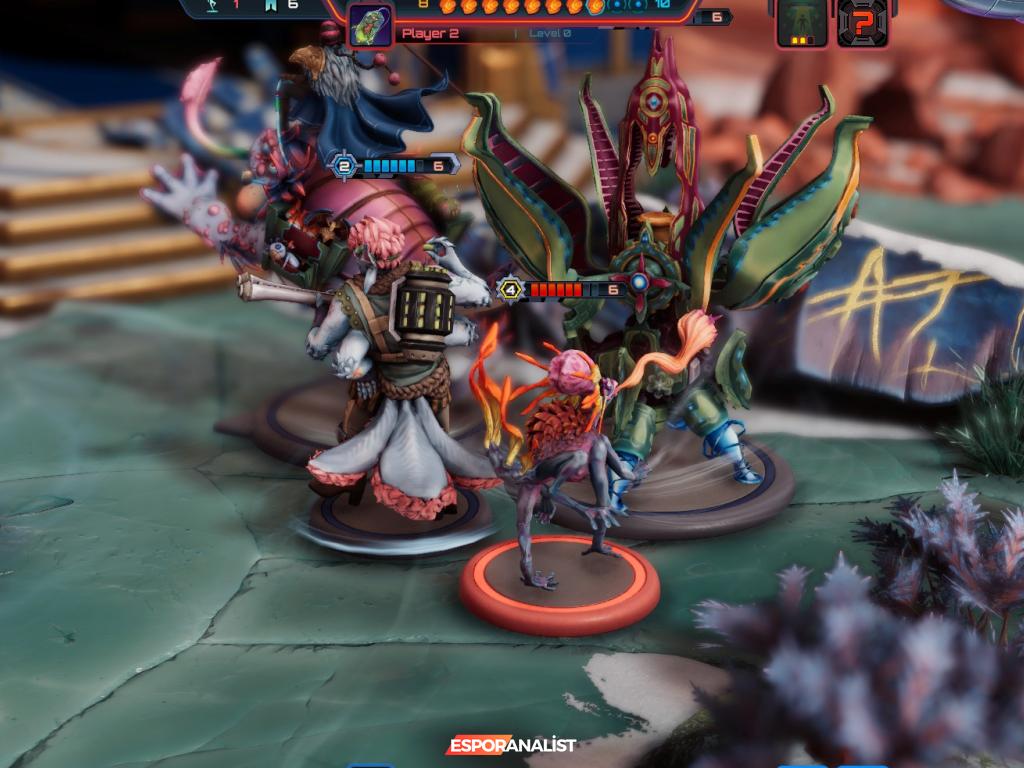Select the green unit card in top bar
Viewport: 1024px width, 768px height.
(802, 22)
